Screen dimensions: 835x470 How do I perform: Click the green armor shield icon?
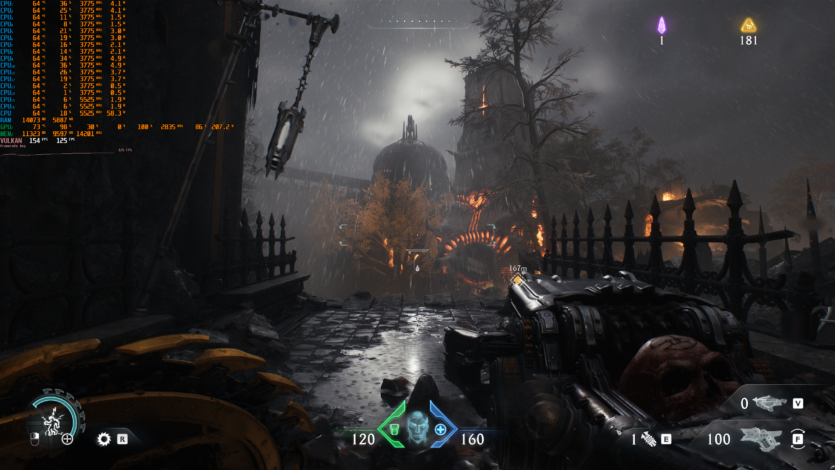coord(392,430)
